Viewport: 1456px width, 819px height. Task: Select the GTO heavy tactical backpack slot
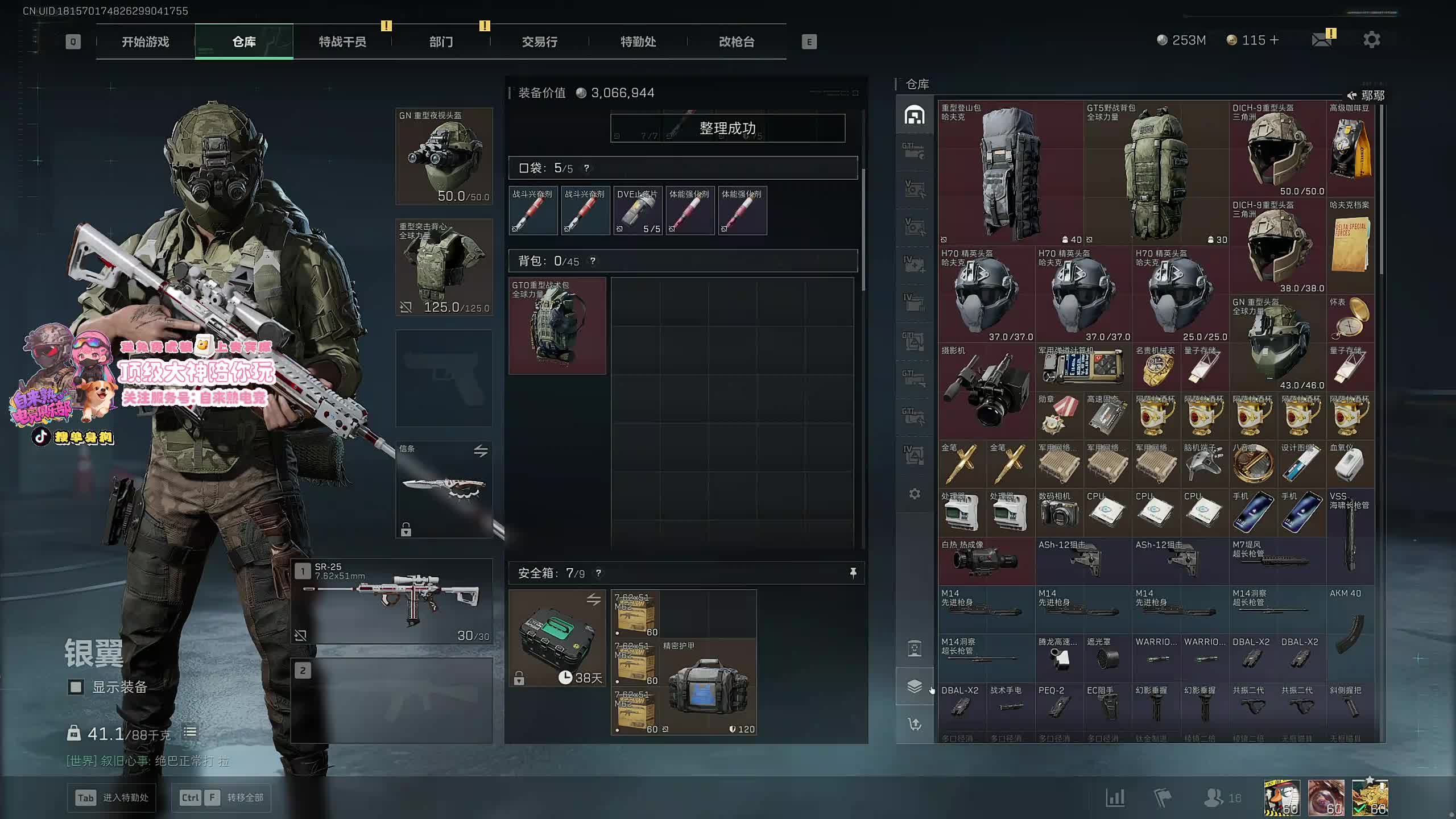(x=557, y=326)
